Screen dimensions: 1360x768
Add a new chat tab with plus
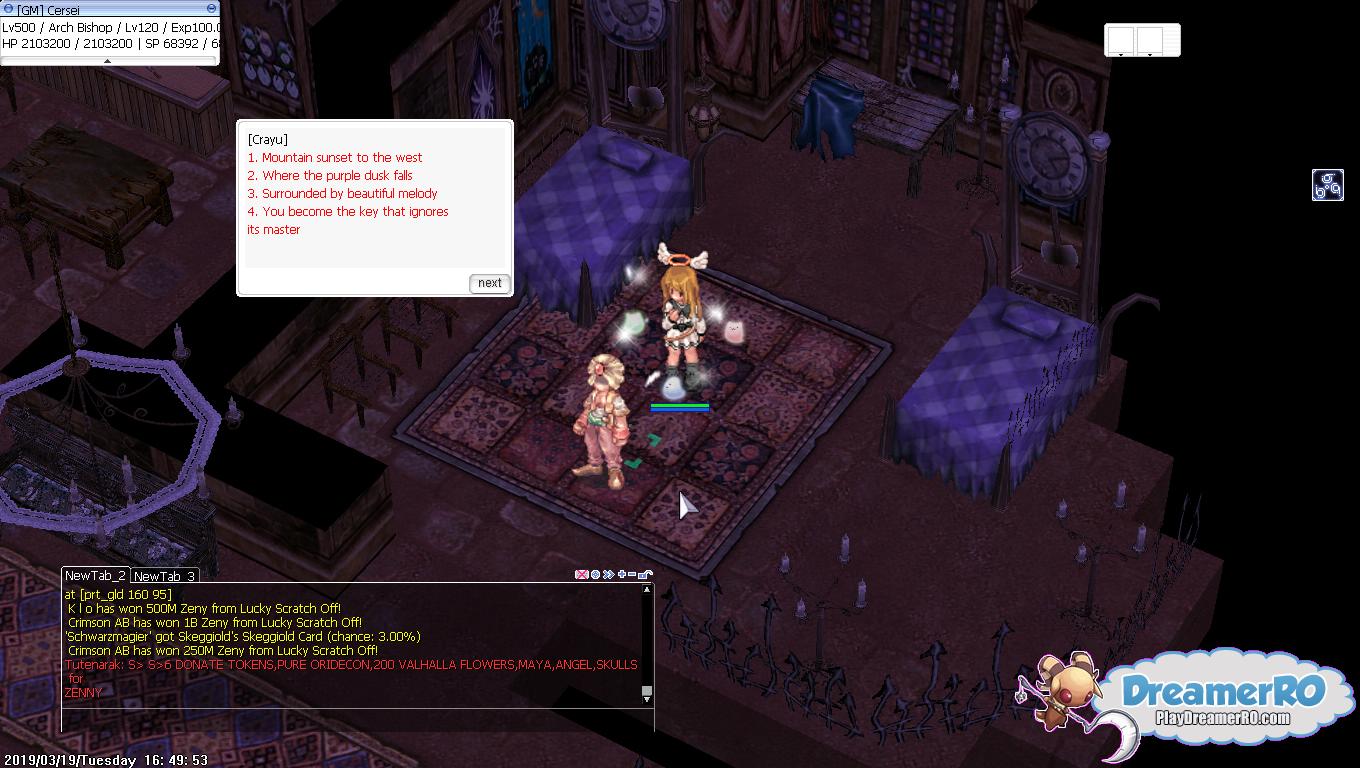pos(622,575)
